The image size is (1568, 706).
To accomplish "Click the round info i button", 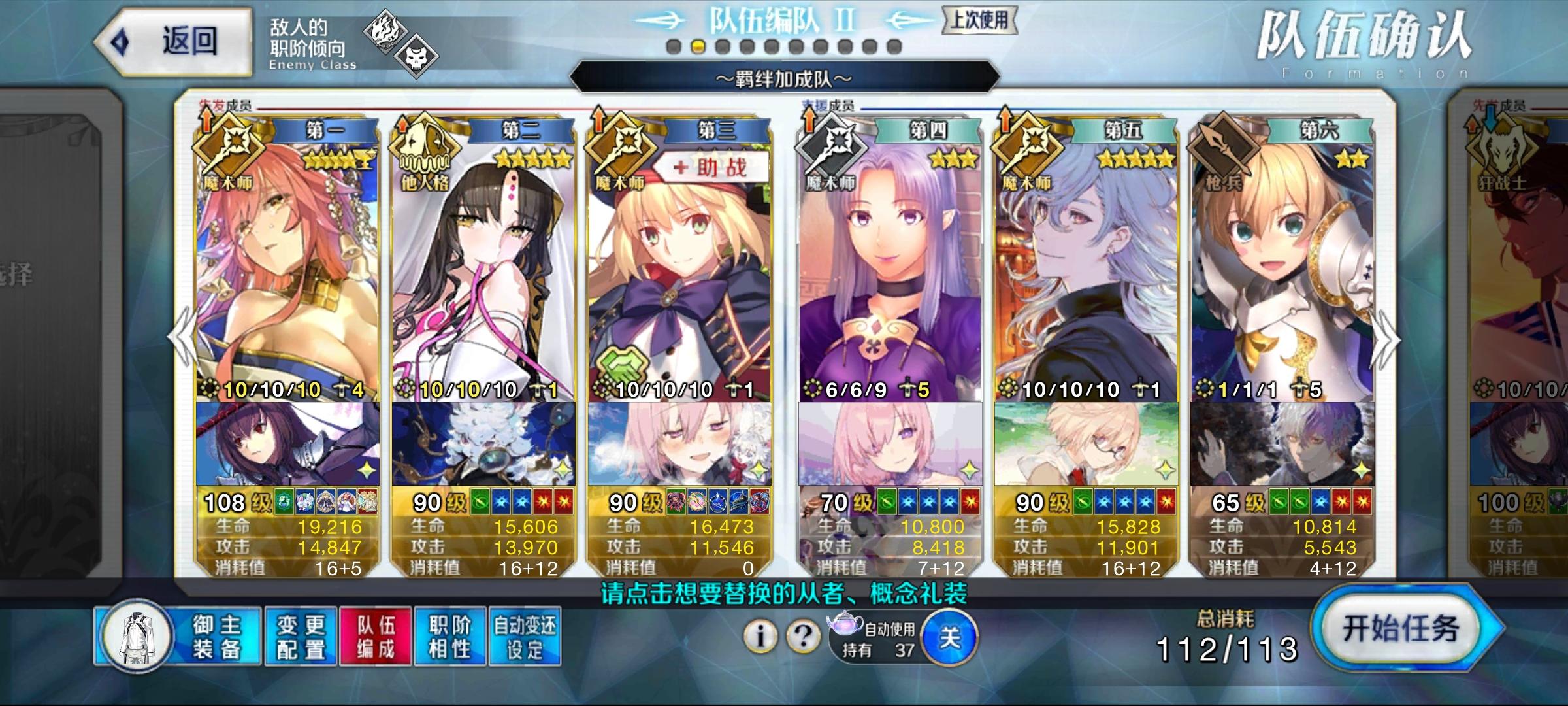I will [760, 635].
